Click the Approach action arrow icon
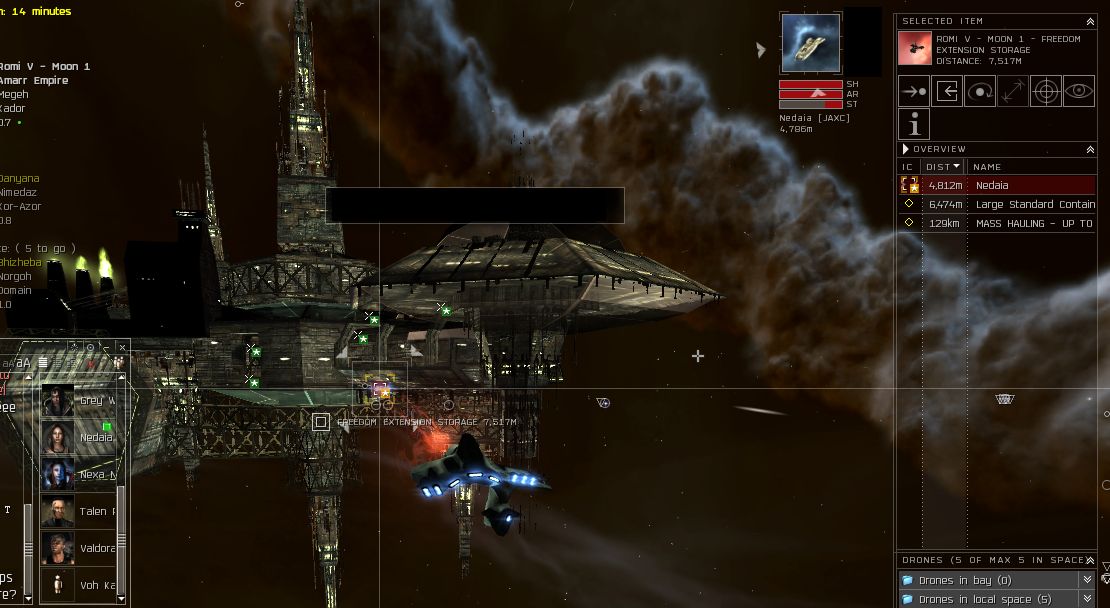 coord(914,91)
